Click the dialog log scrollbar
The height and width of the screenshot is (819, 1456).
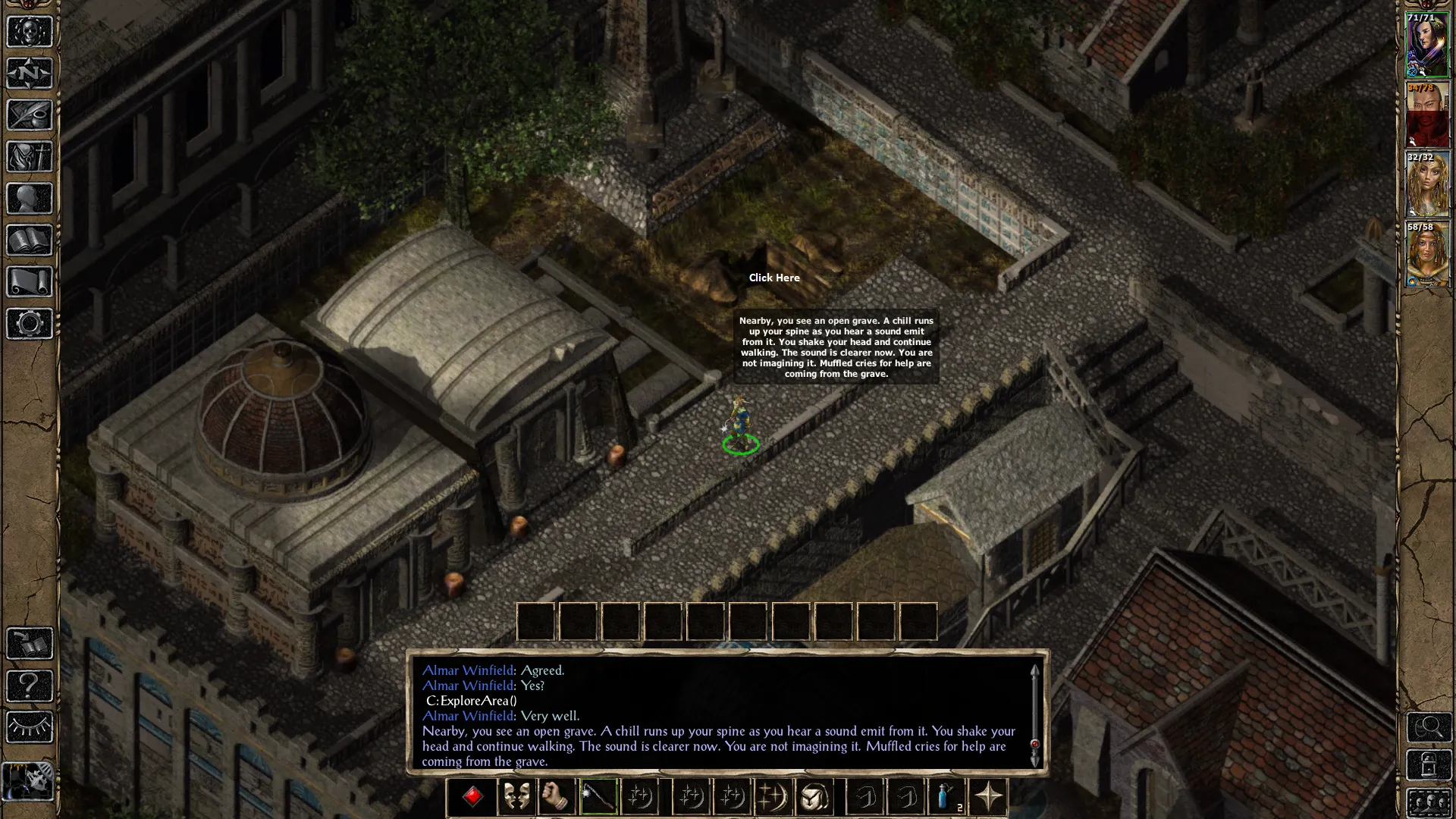pos(1034,713)
